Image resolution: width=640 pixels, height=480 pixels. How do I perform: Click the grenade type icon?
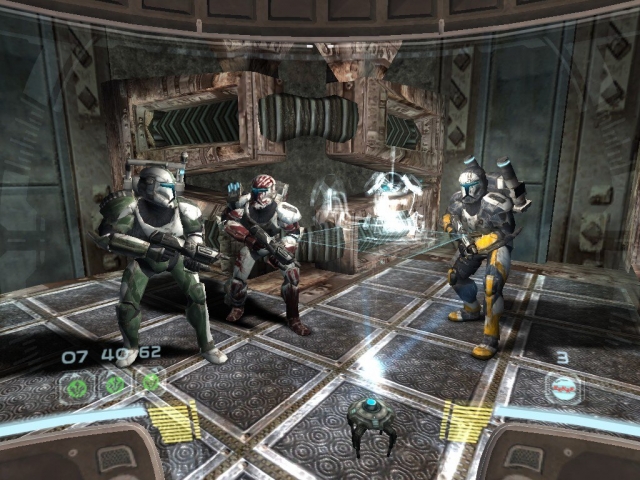click(x=563, y=389)
